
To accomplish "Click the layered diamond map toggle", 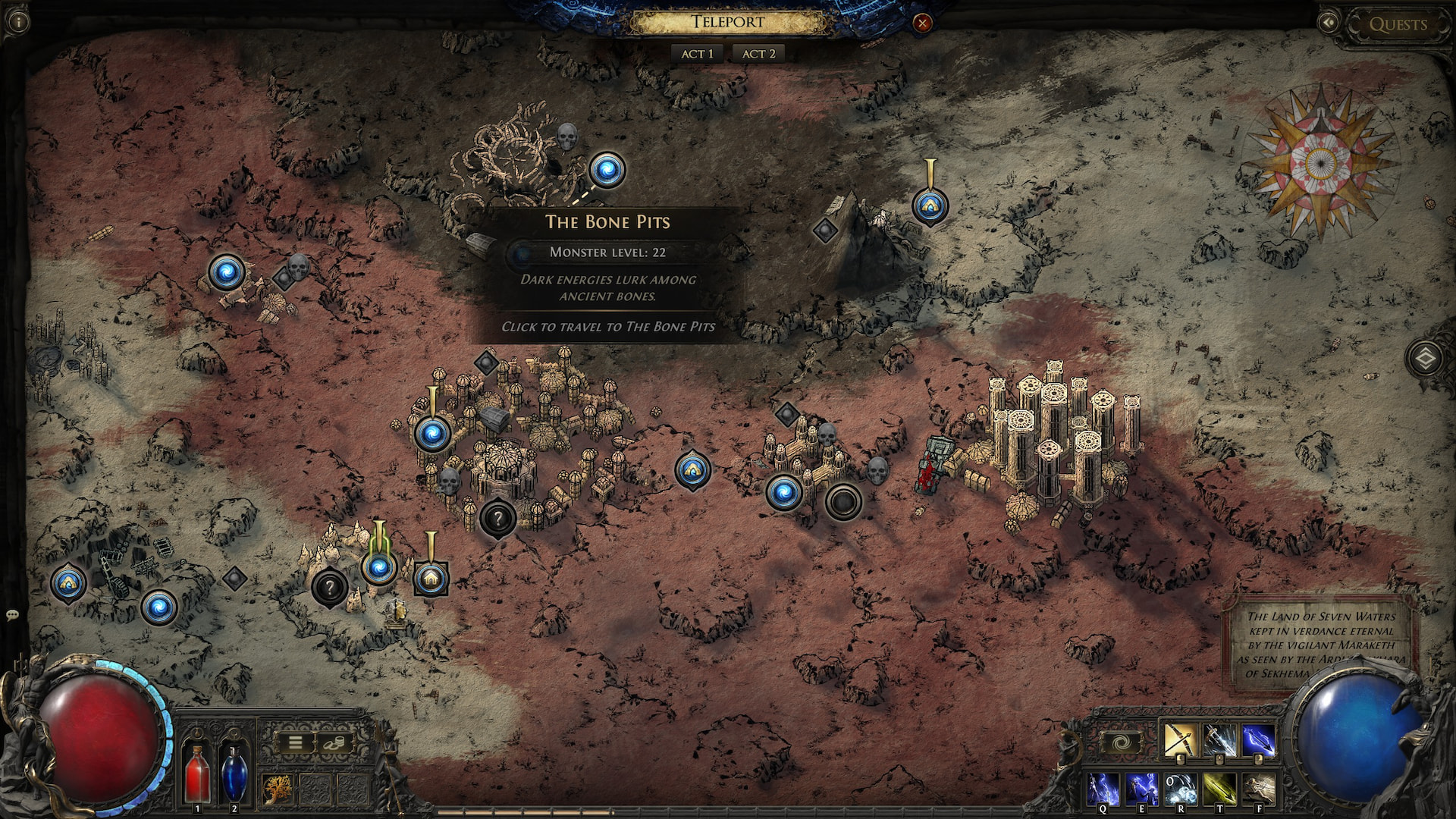I will pos(1425,358).
